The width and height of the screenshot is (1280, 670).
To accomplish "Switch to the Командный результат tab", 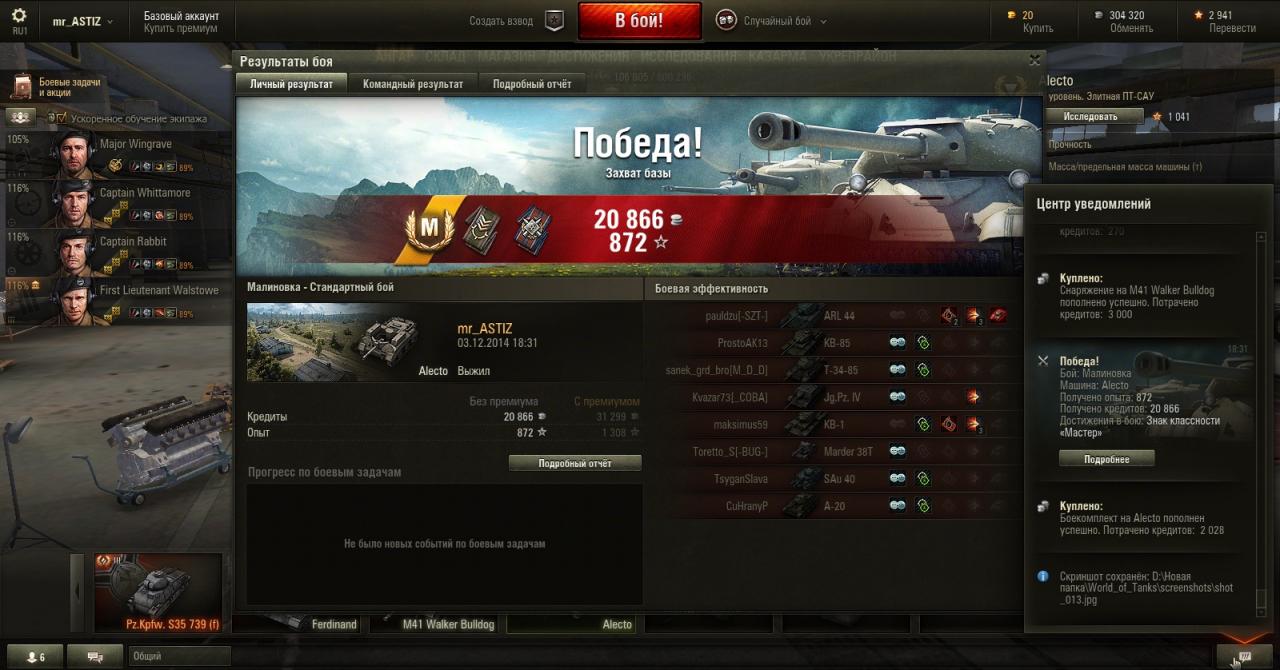I will coord(413,84).
